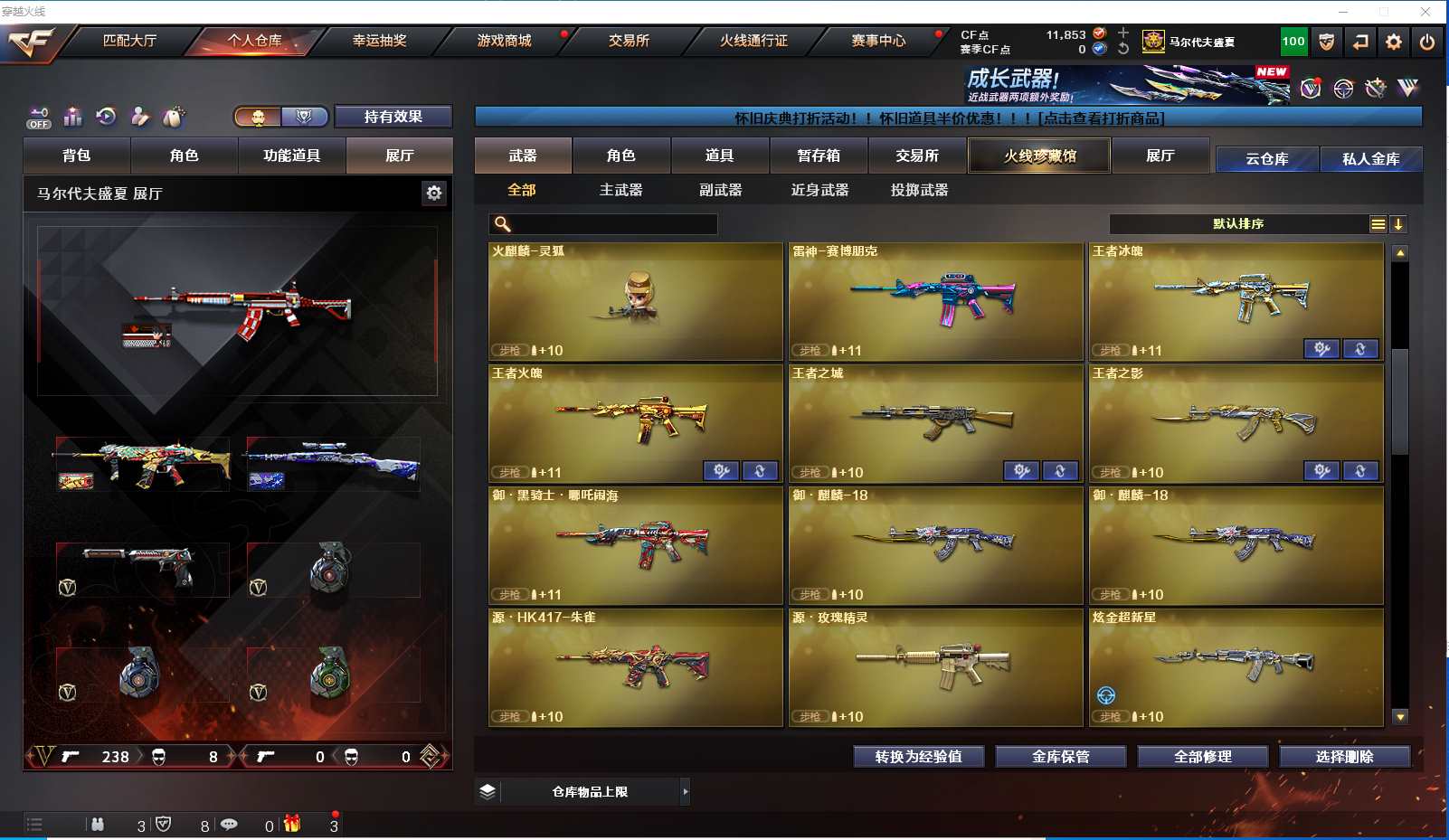Switch to the 背包 backpack tab
Screen dimensions: 1449x840
click(x=77, y=156)
